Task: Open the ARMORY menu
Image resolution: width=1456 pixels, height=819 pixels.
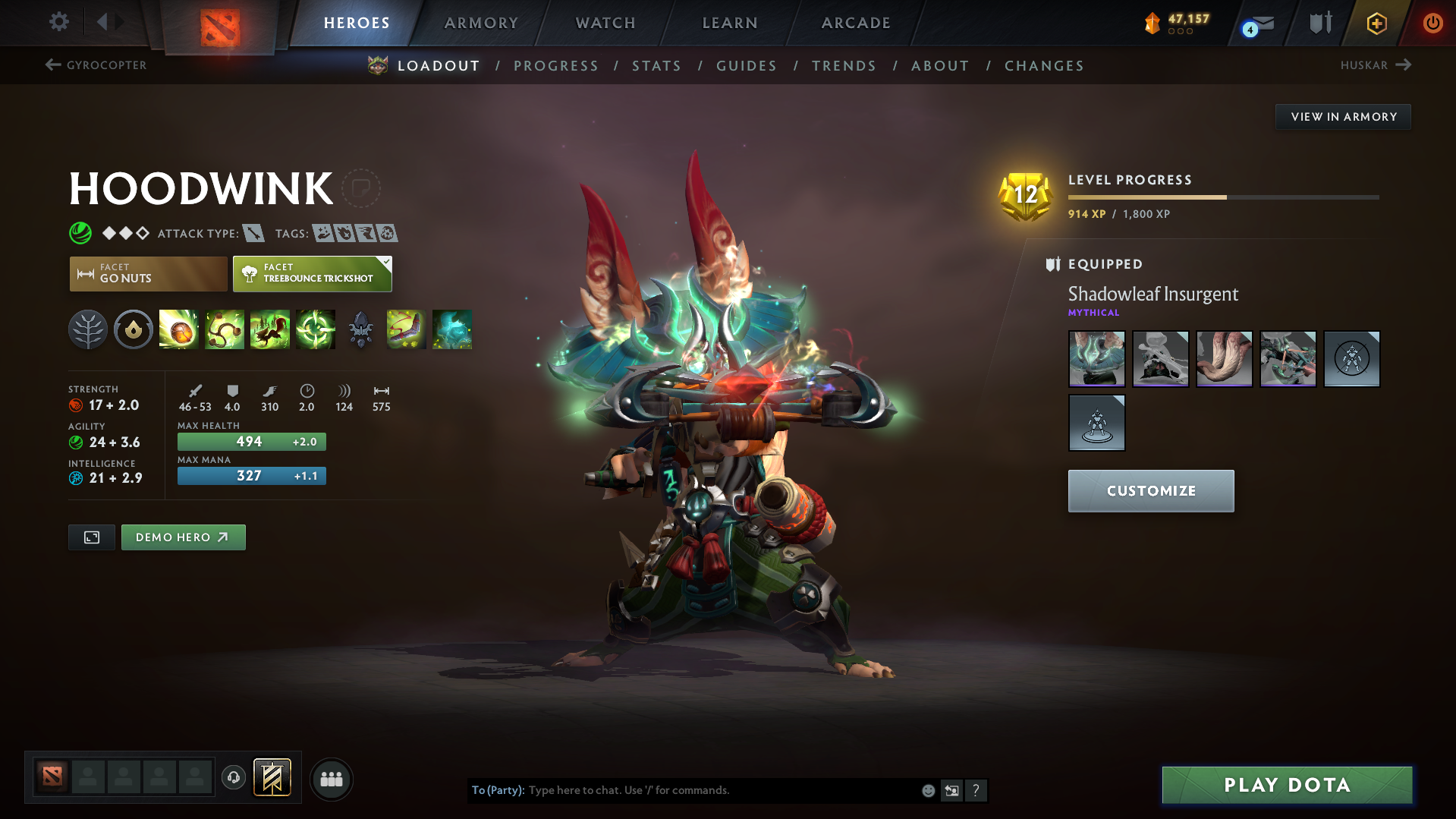Action: [x=481, y=23]
